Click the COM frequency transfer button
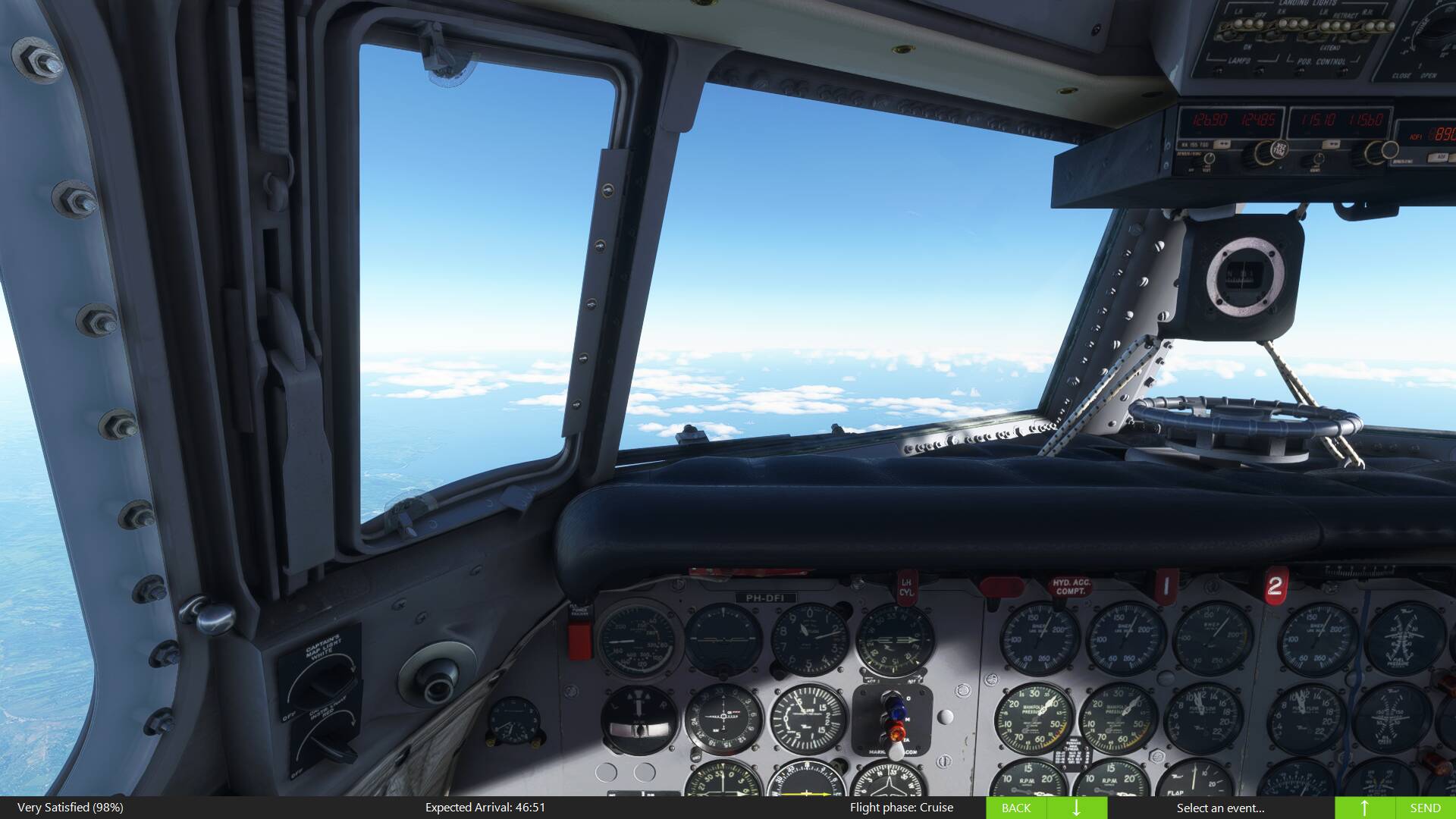Viewport: 1456px width, 819px height. pos(1222,145)
